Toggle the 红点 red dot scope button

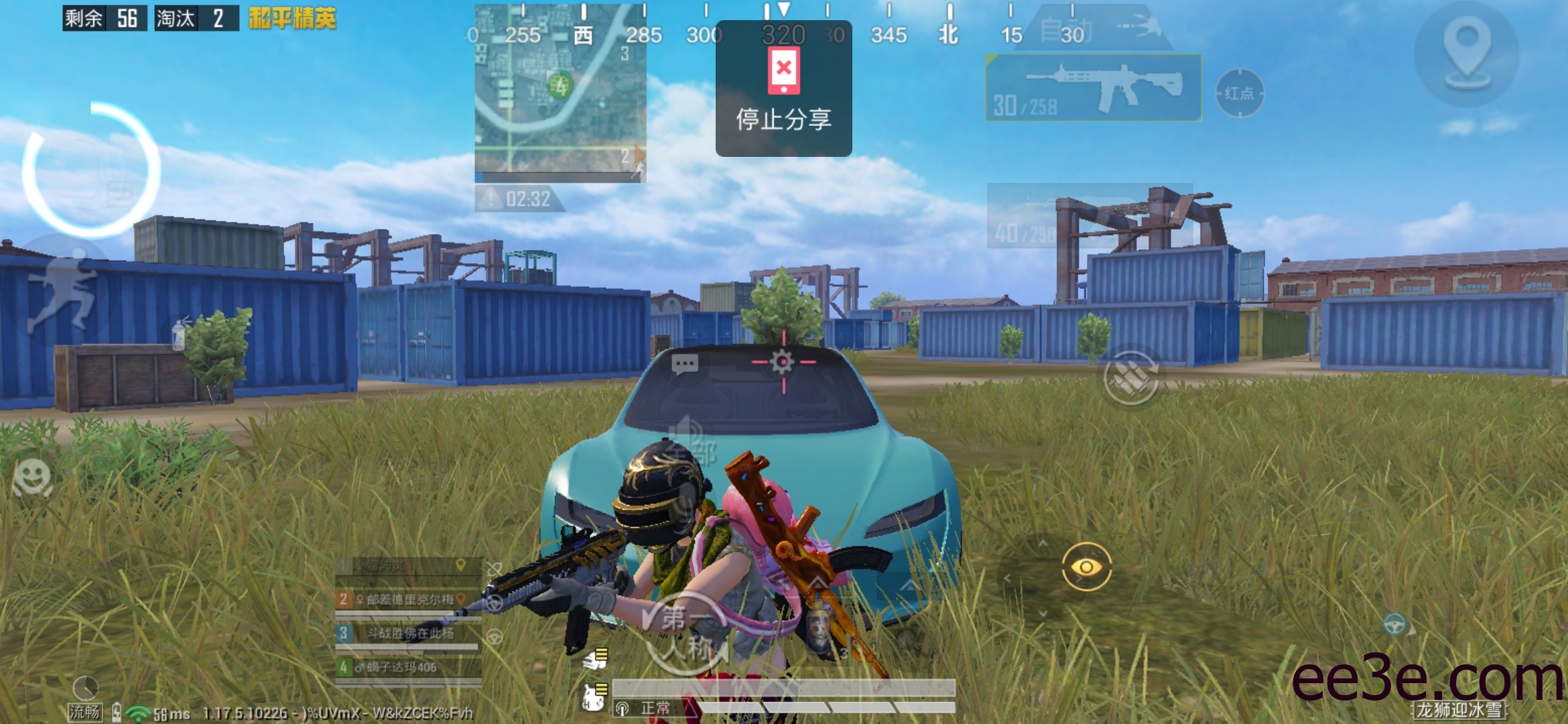click(x=1239, y=93)
